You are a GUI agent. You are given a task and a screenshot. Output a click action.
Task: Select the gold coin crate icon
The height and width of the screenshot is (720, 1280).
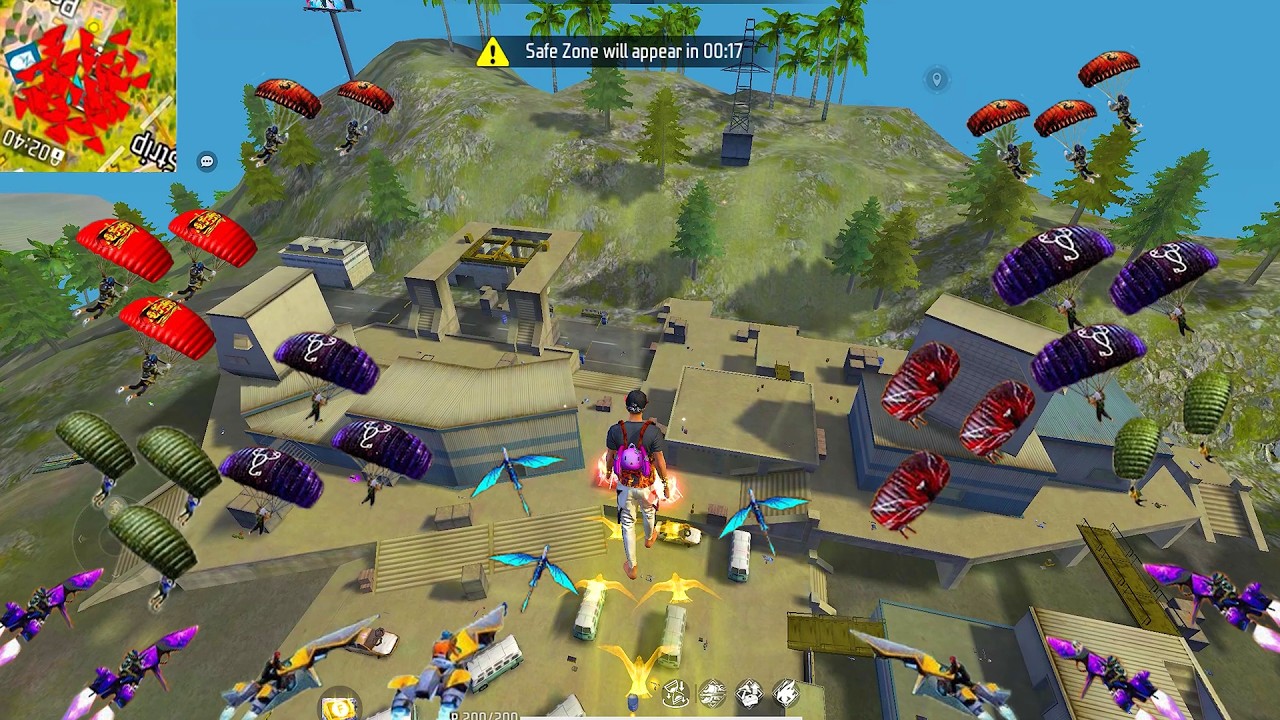click(340, 706)
